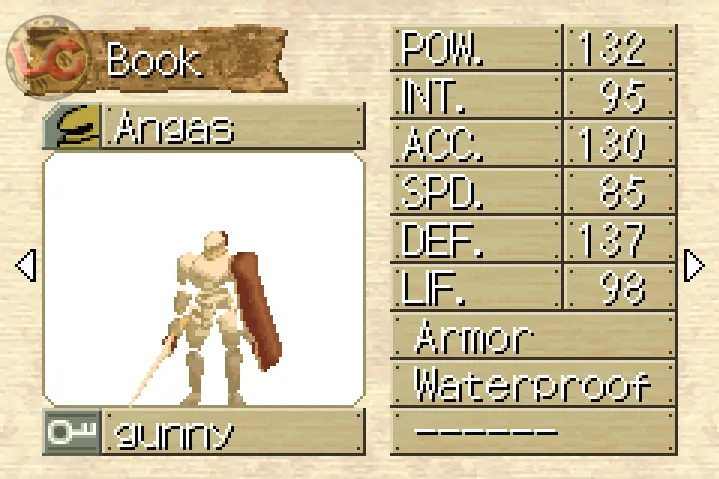Viewport: 719px width, 479px height.
Task: Advance to the next monster with the right arrow
Action: pos(693,265)
